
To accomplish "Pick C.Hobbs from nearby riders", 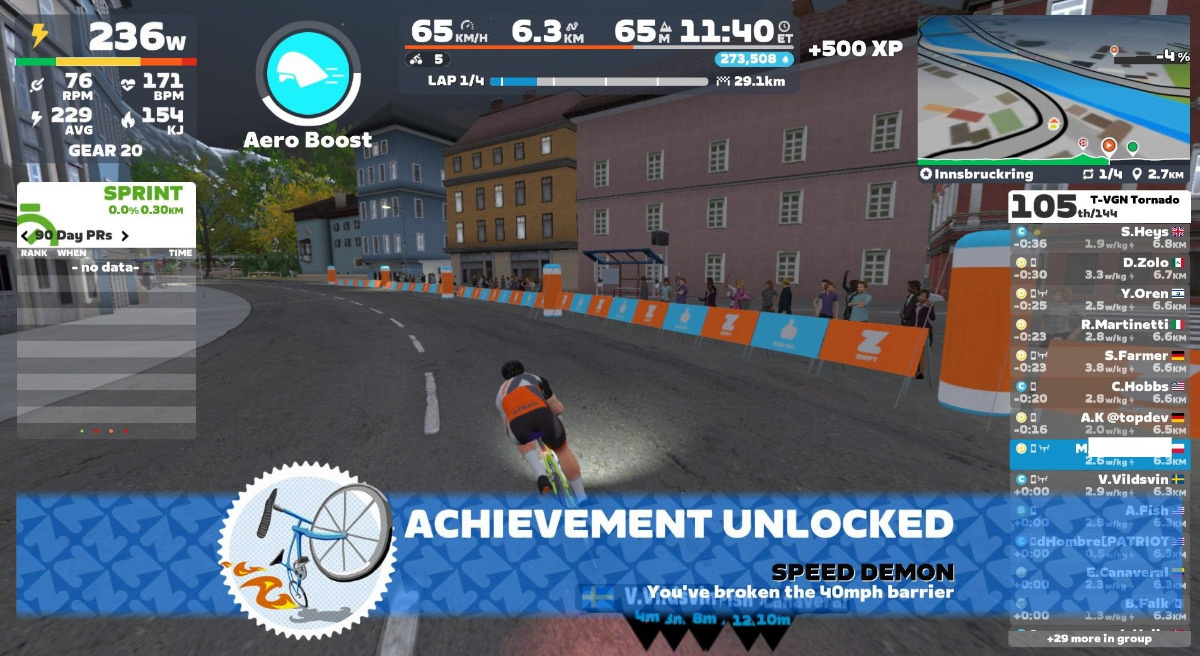I will (1099, 392).
